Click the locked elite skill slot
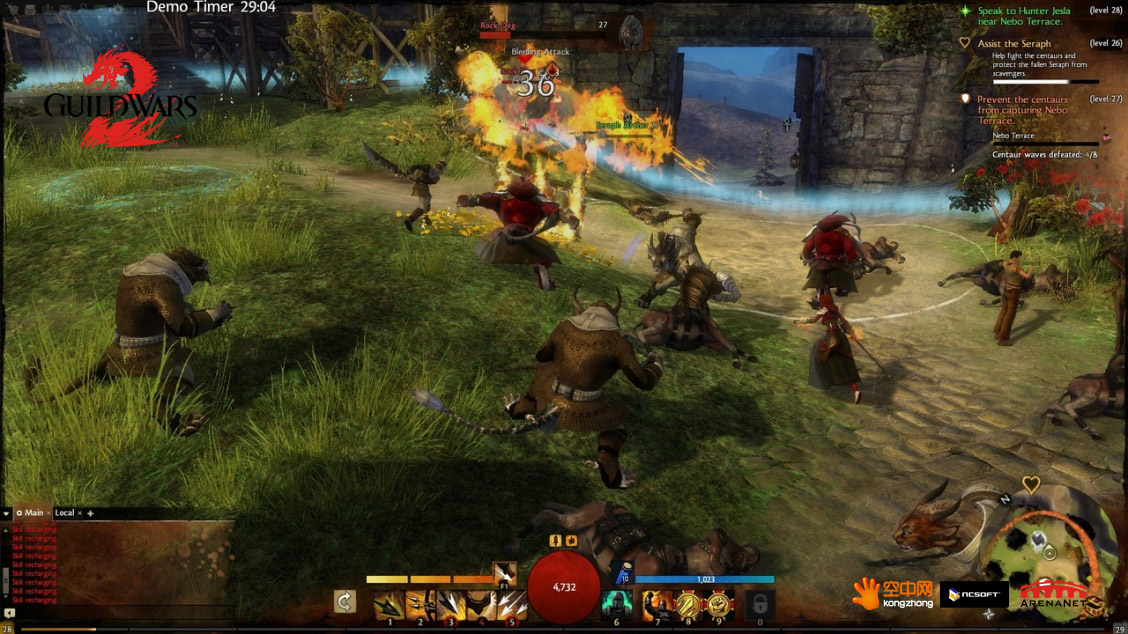 [x=760, y=604]
